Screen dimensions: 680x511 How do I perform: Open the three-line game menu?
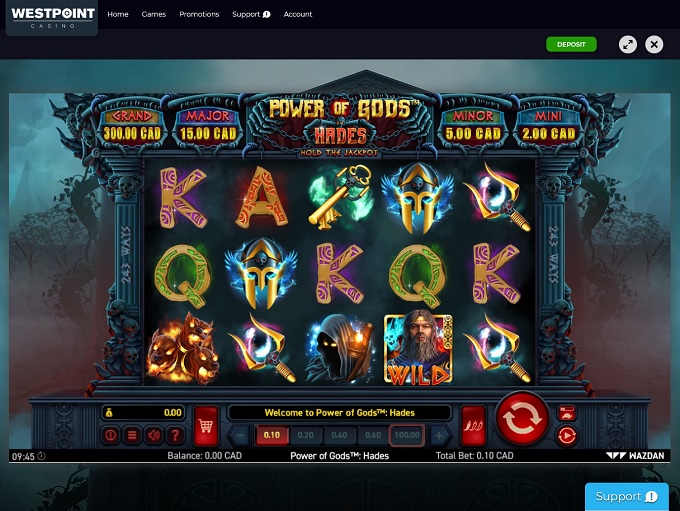[132, 435]
